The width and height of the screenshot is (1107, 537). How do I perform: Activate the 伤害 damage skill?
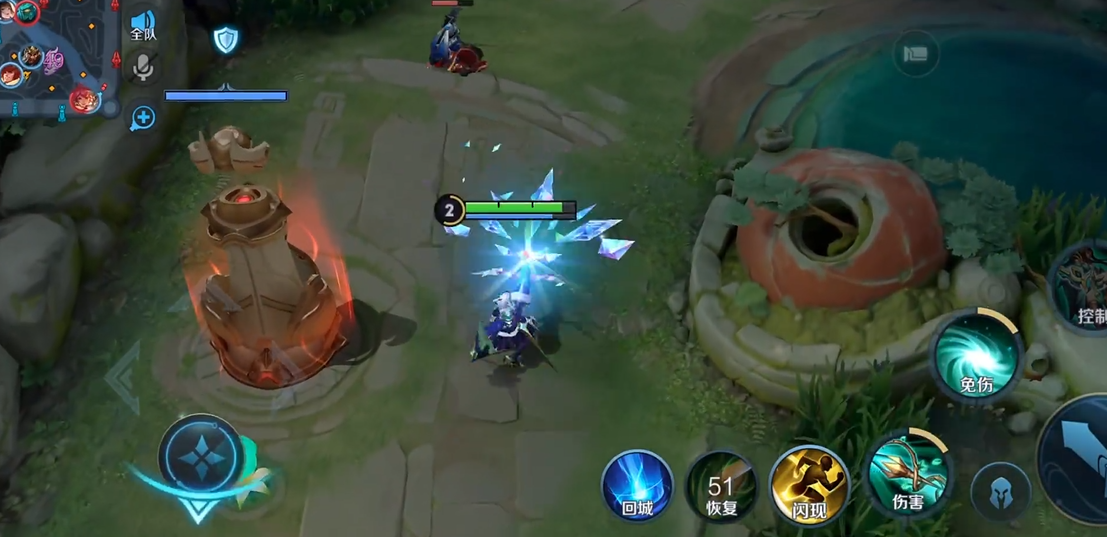(x=907, y=474)
